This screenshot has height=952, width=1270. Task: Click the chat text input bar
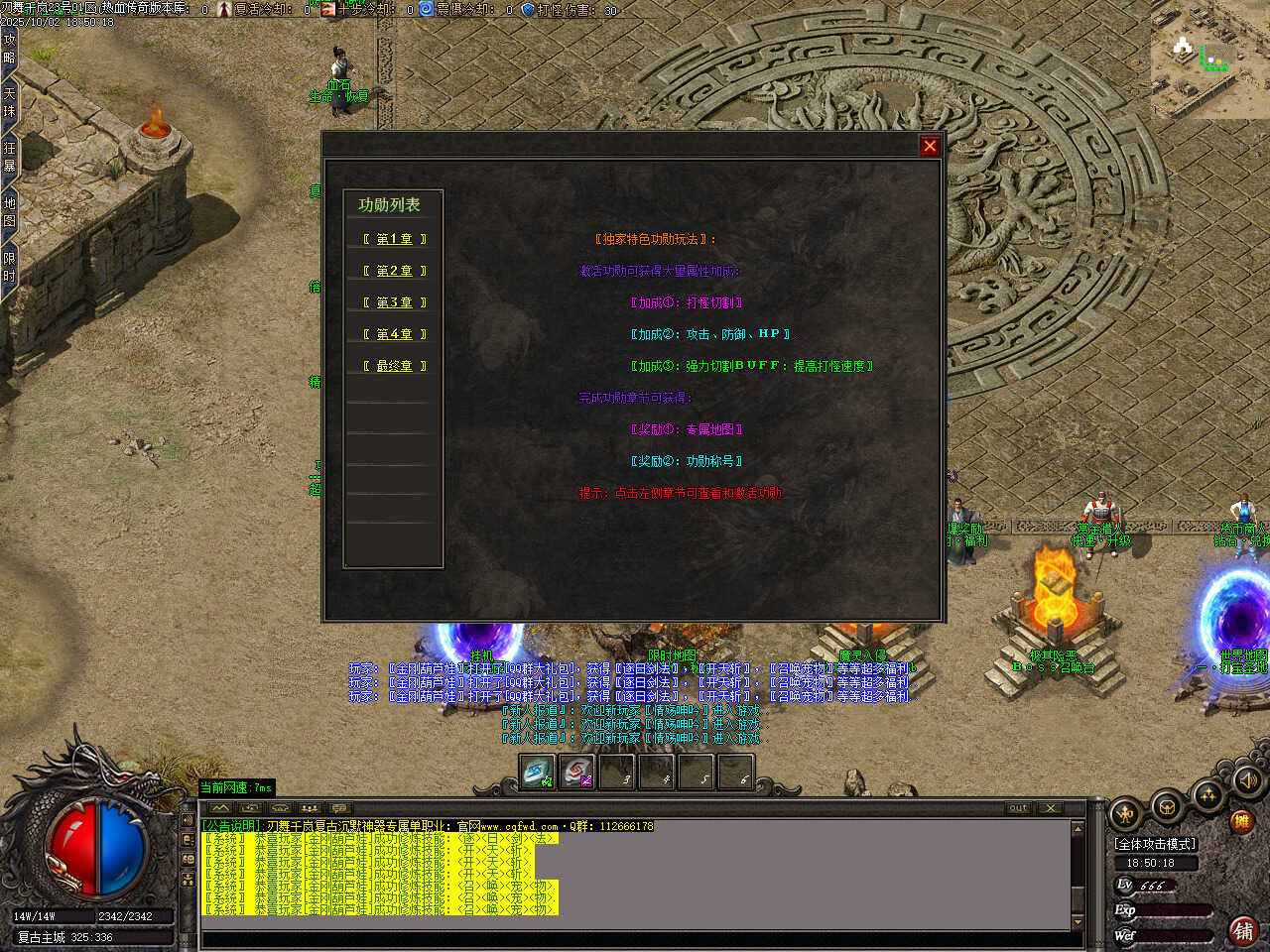coord(635,939)
